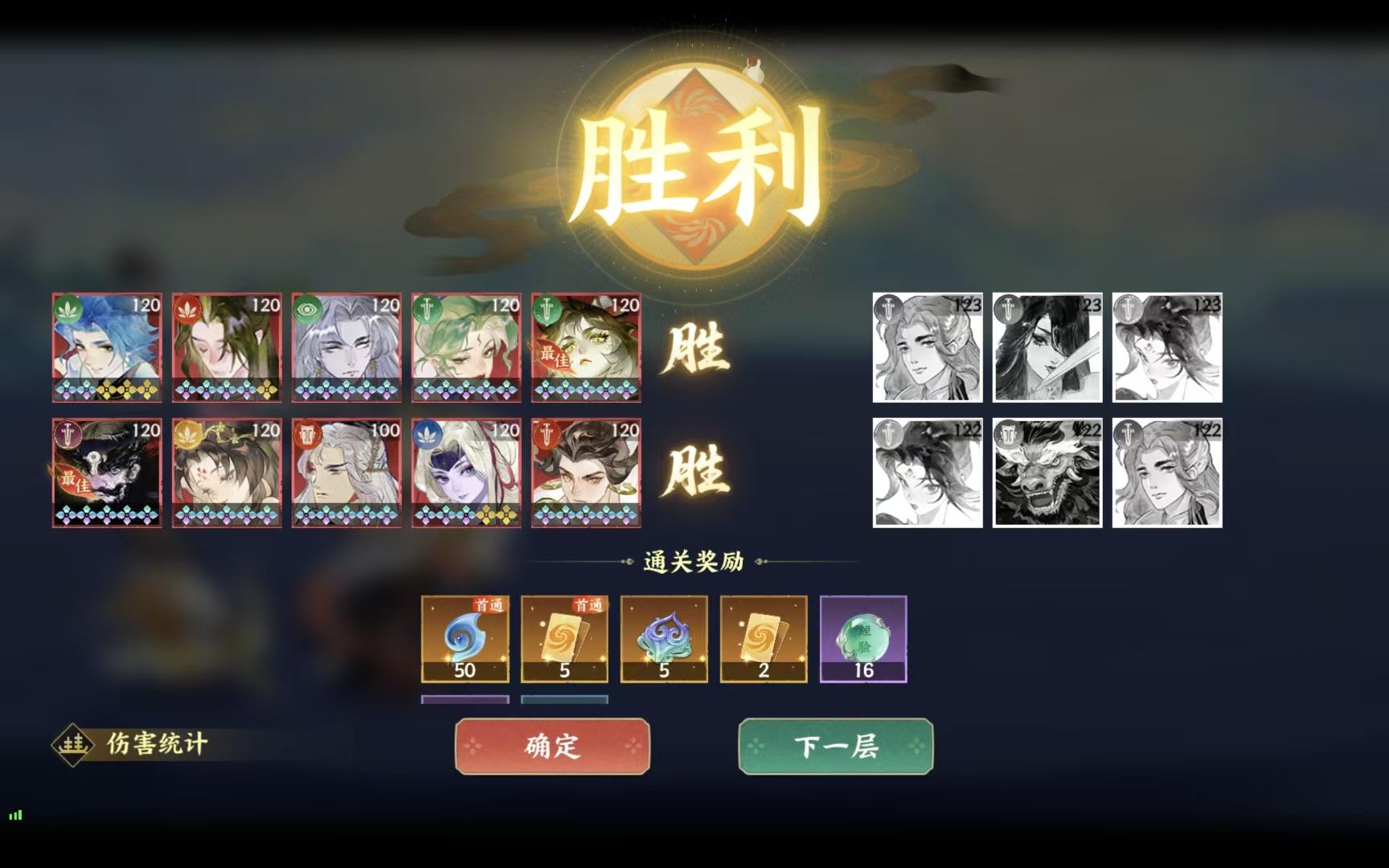
Task: Open the 伤害统计 damage statistics panel
Action: [x=145, y=743]
